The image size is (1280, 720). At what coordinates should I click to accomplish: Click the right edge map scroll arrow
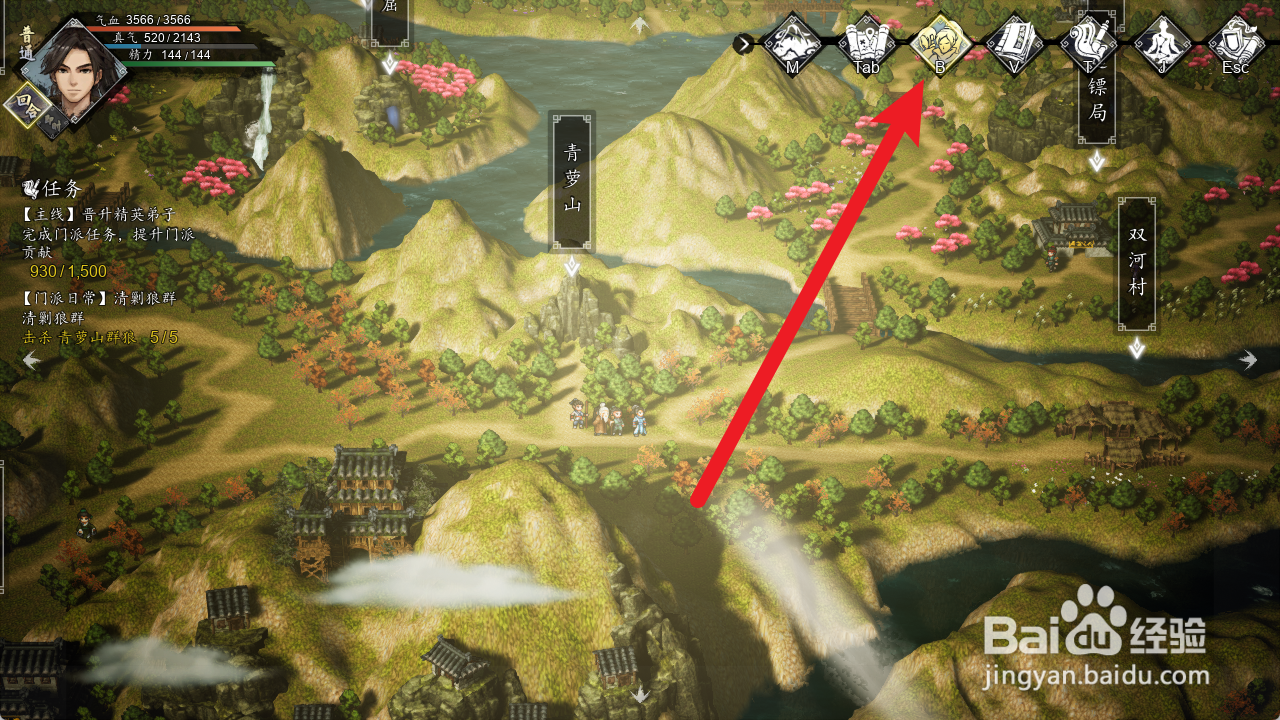coord(1248,360)
